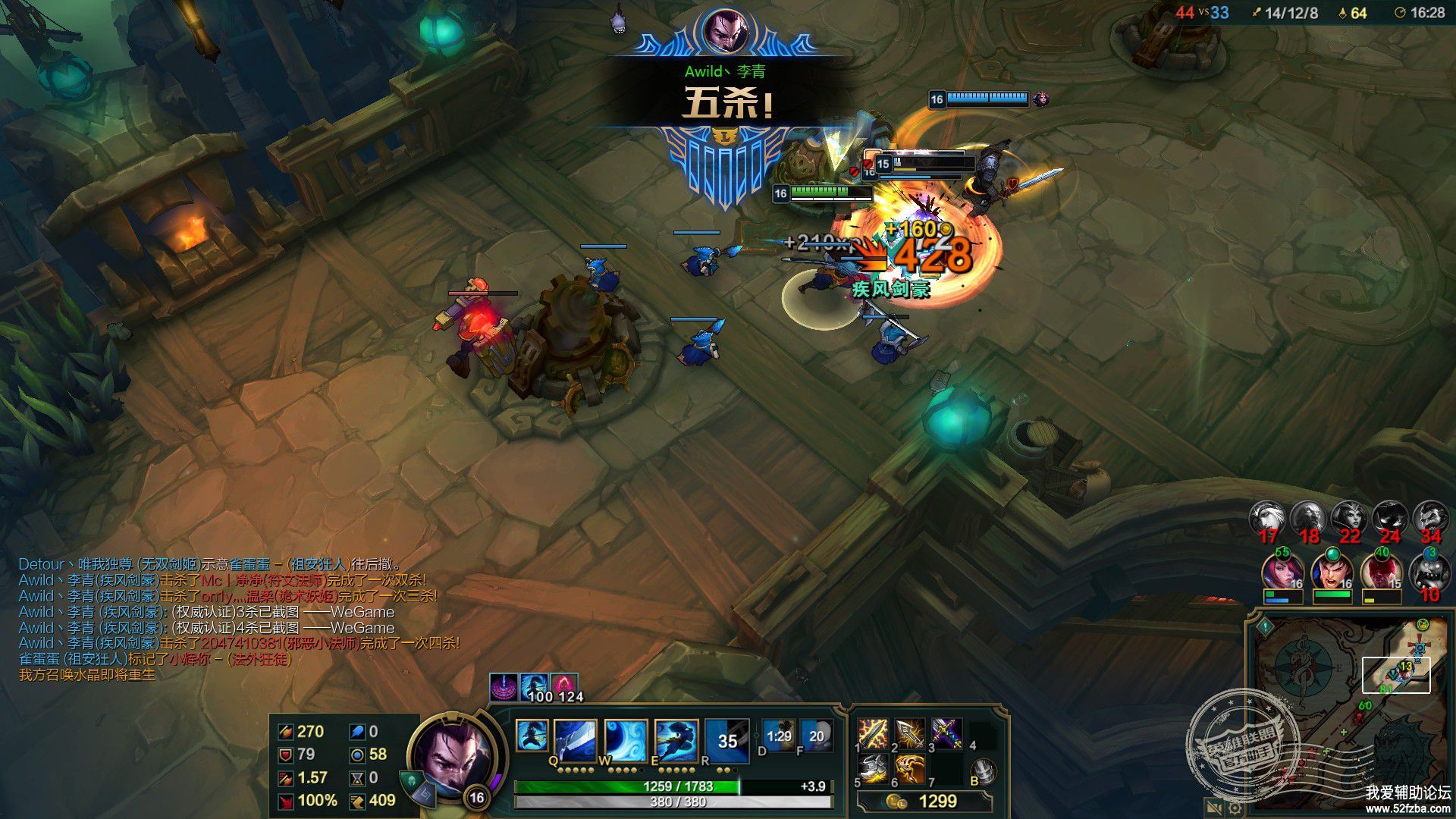Use the summoner spell on D
This screenshot has height=819, width=1456.
pyautogui.click(x=779, y=735)
